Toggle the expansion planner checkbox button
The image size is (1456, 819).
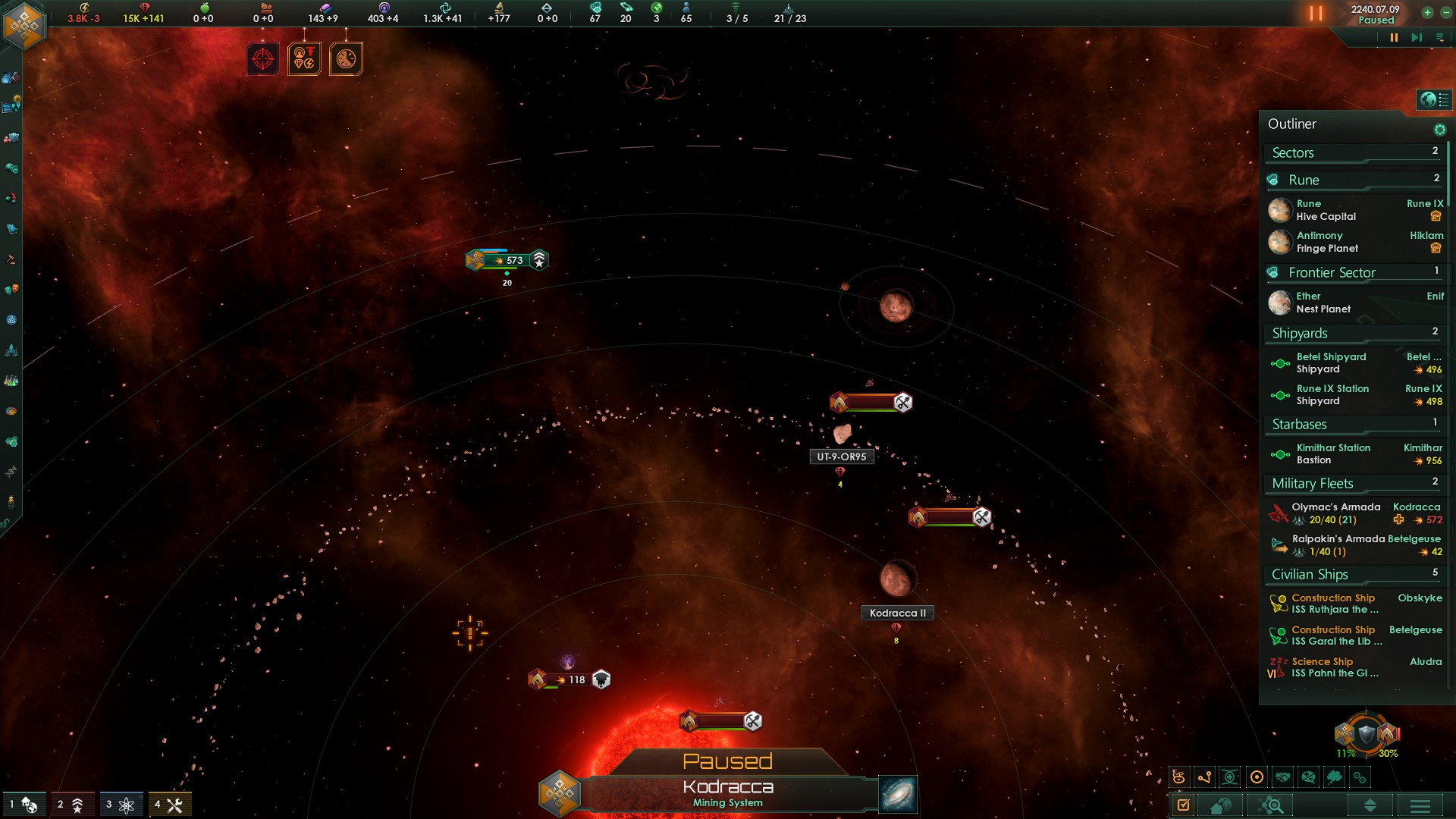[x=1183, y=805]
